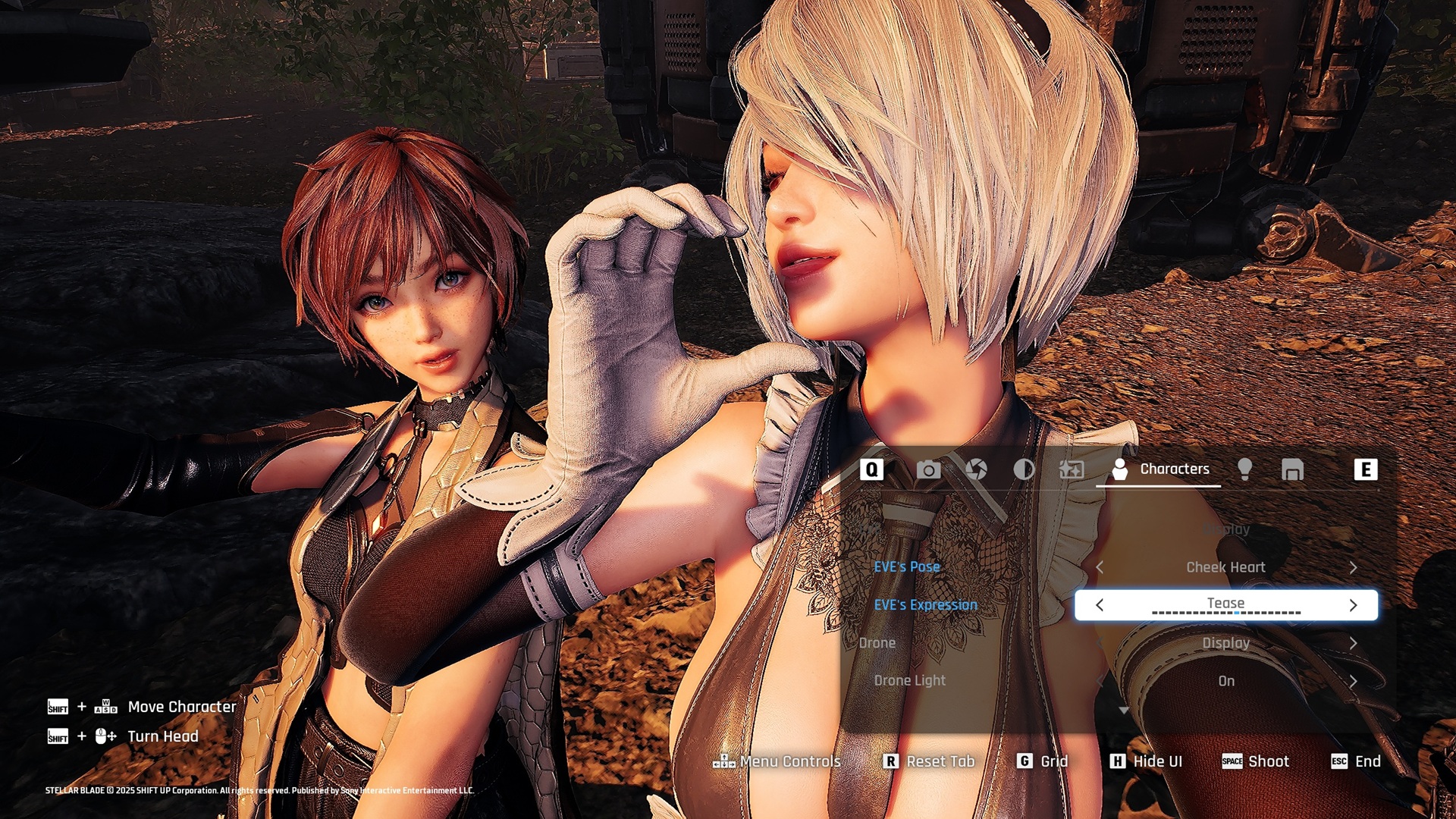
Task: Open the aperture shutter tab
Action: click(x=976, y=470)
